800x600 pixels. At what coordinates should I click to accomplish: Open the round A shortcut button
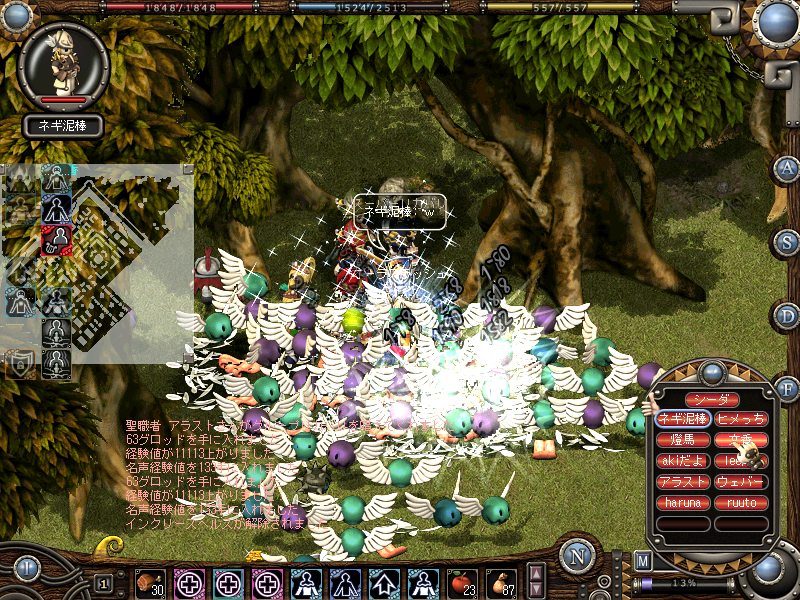pos(787,167)
